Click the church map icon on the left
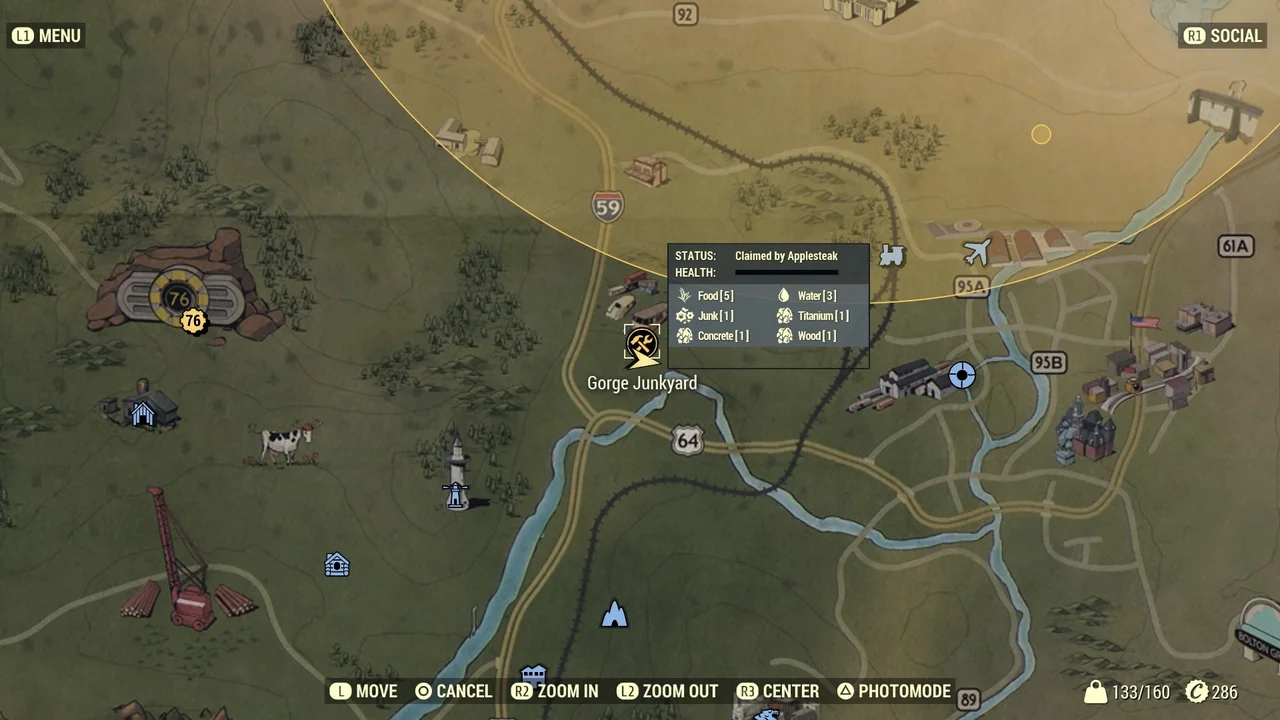 (x=142, y=413)
